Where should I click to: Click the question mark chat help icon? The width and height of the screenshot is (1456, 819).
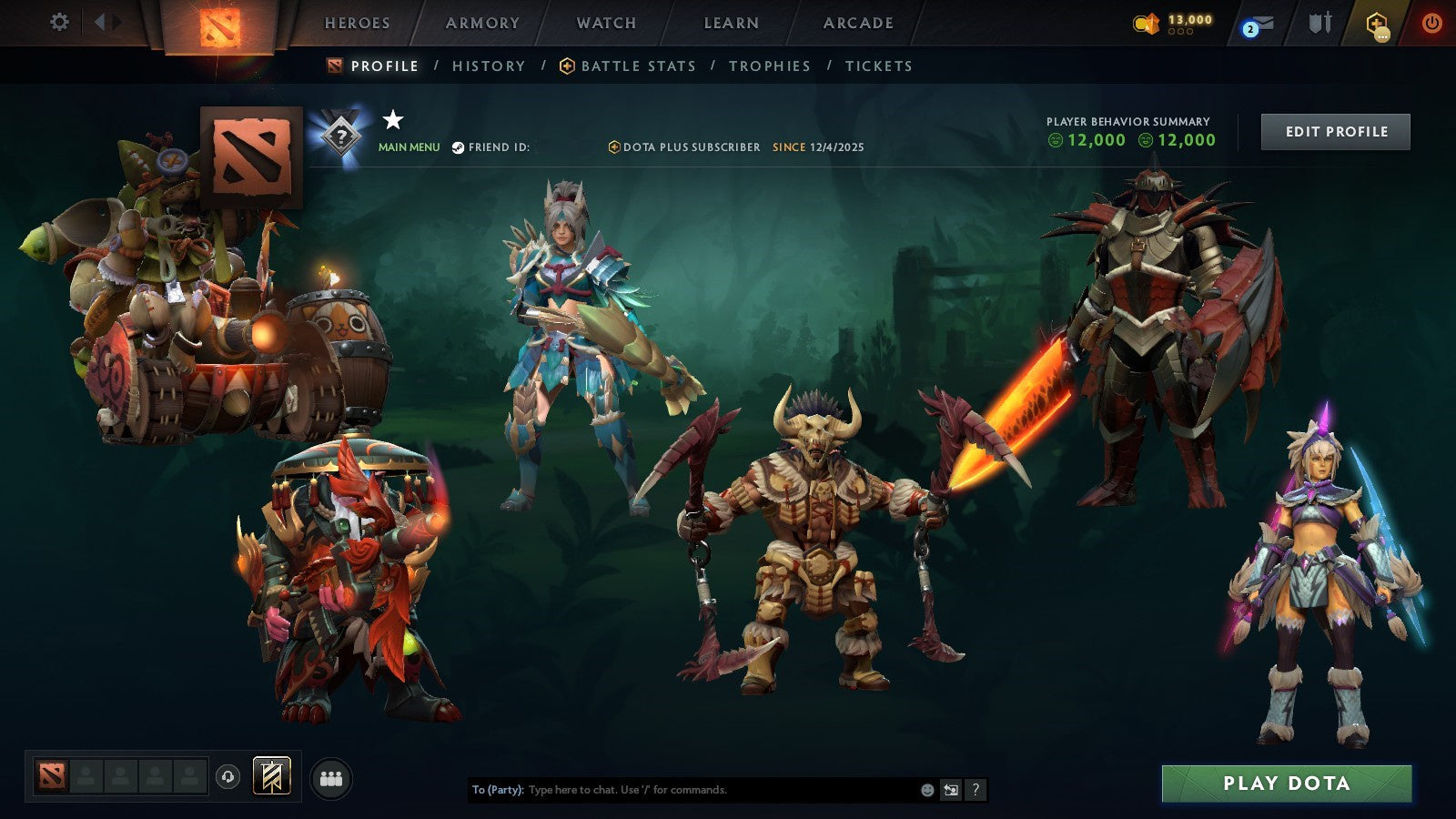click(x=976, y=791)
